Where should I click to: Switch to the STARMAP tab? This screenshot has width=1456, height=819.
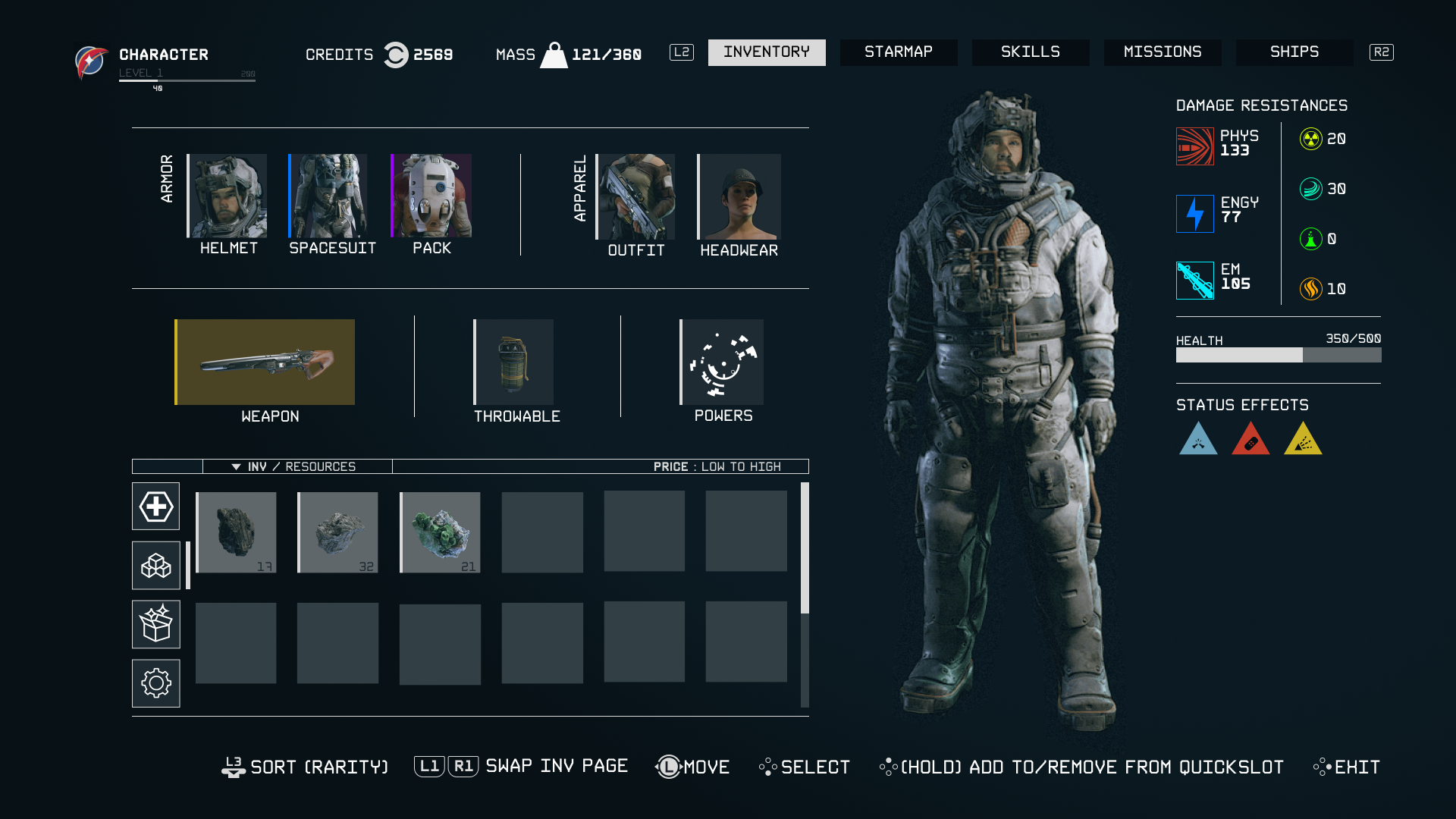click(899, 52)
